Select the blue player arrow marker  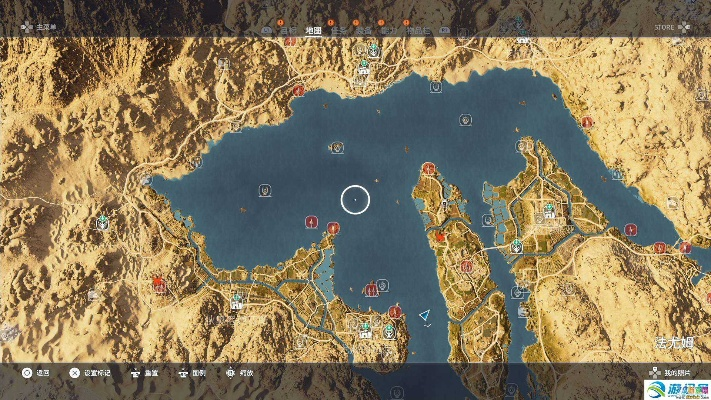click(424, 316)
